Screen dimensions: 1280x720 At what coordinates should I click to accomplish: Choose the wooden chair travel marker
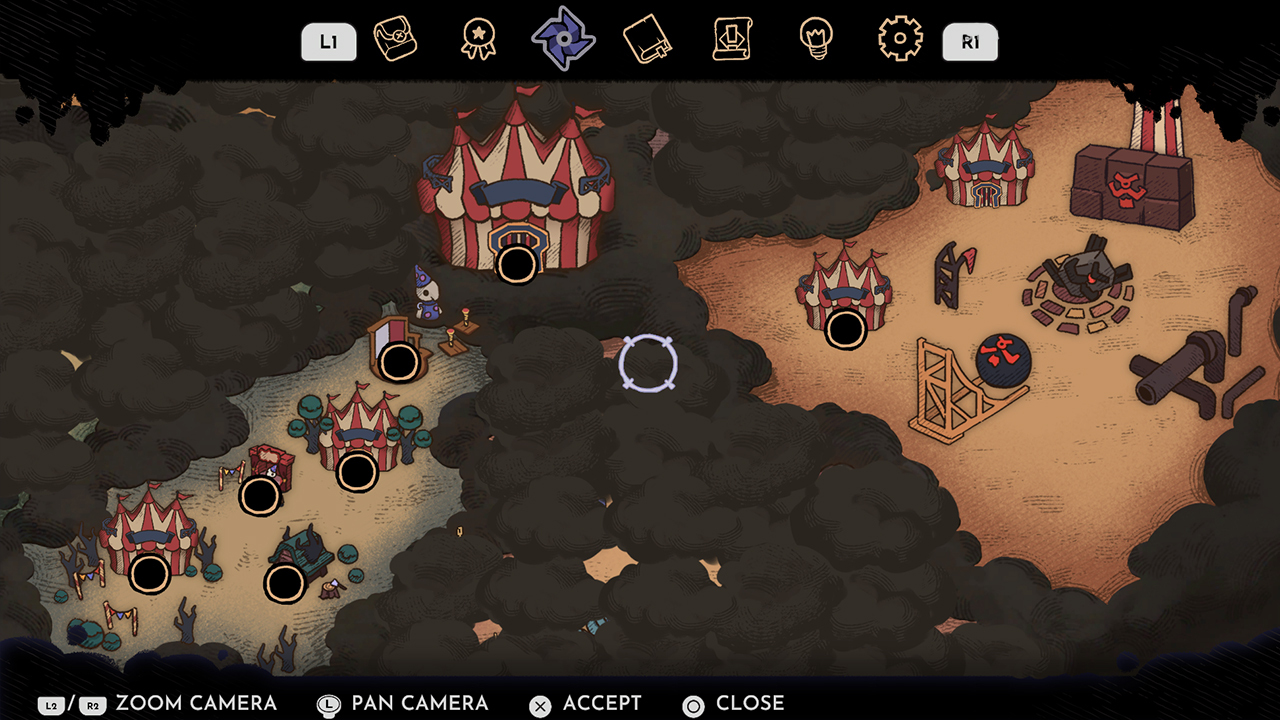399,362
